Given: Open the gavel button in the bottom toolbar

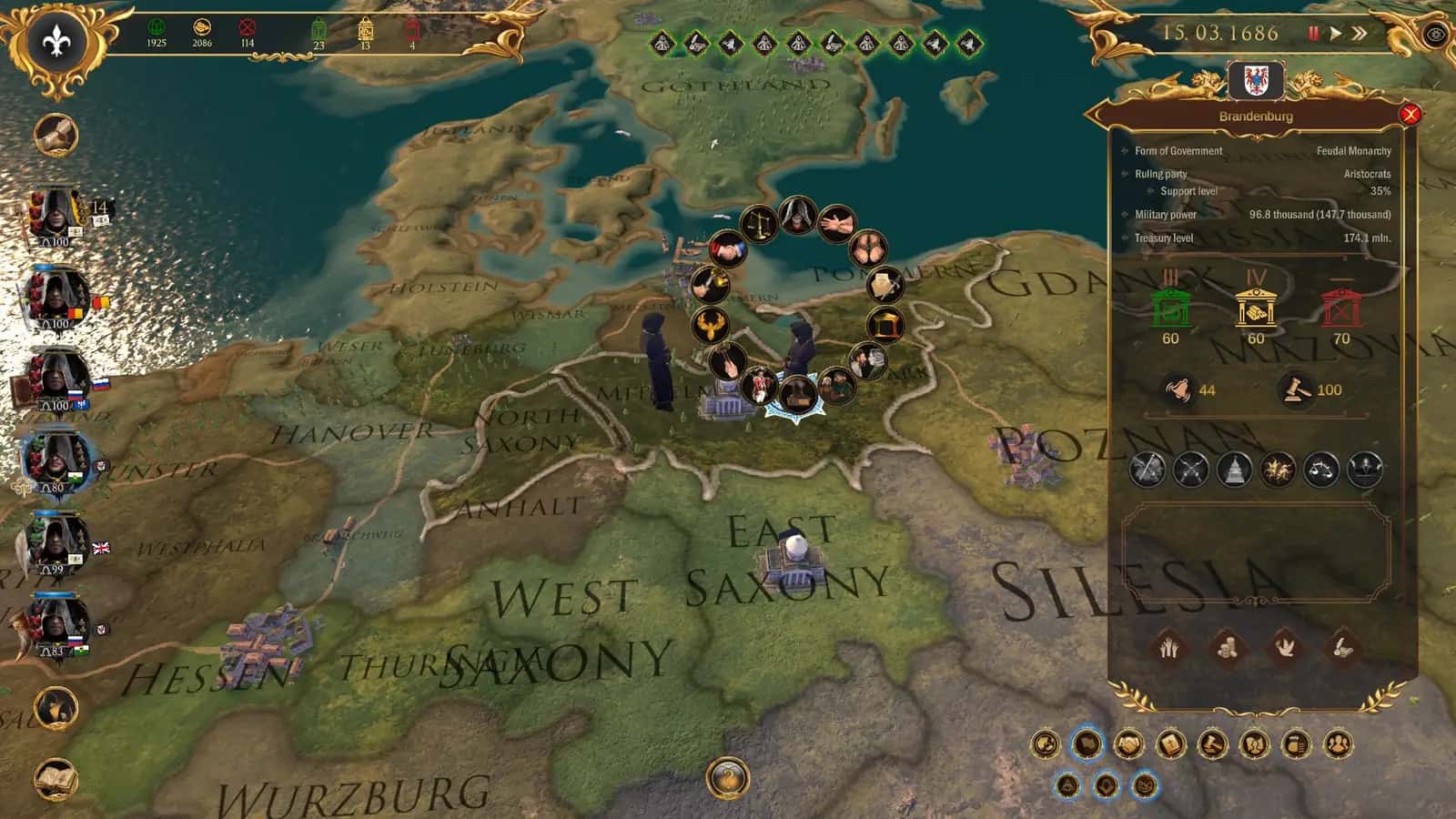Looking at the screenshot, I should coord(1212,744).
